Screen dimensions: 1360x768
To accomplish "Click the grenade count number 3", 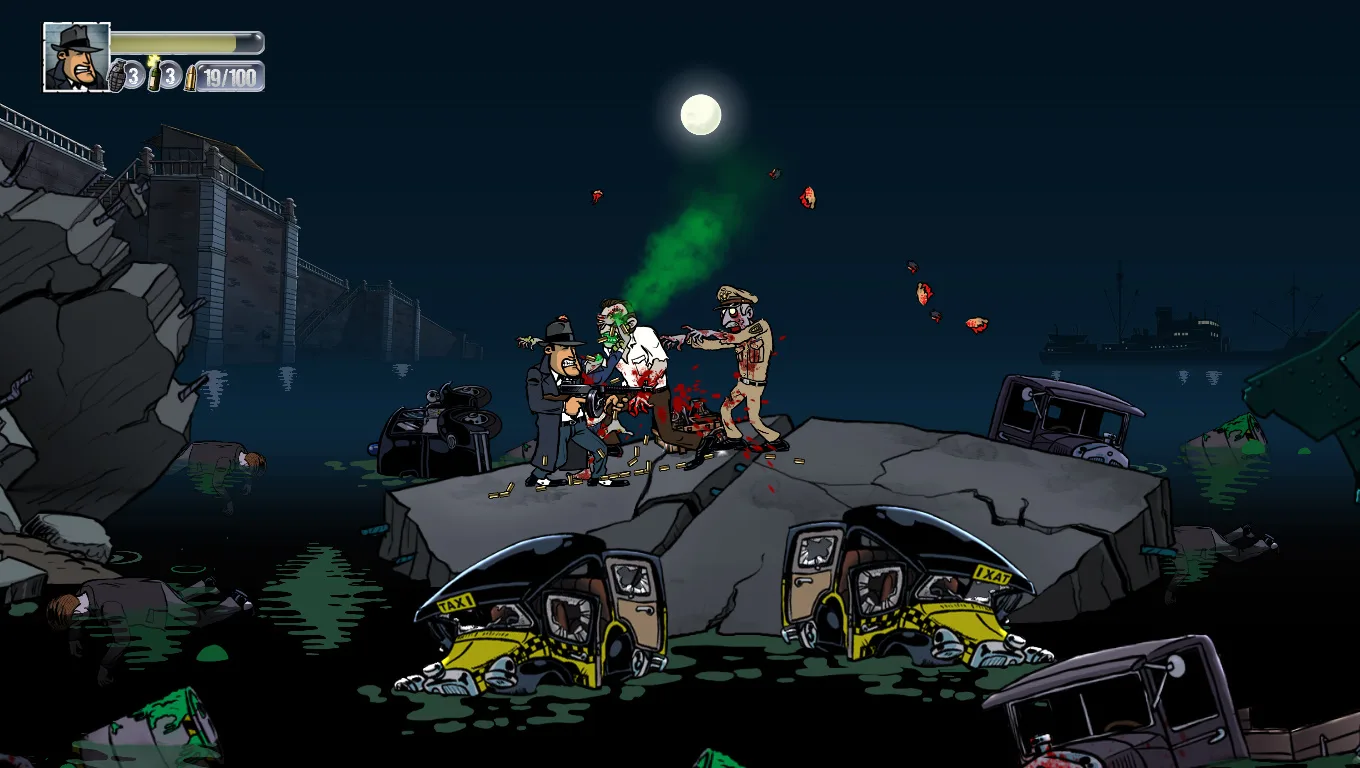I will 132,77.
